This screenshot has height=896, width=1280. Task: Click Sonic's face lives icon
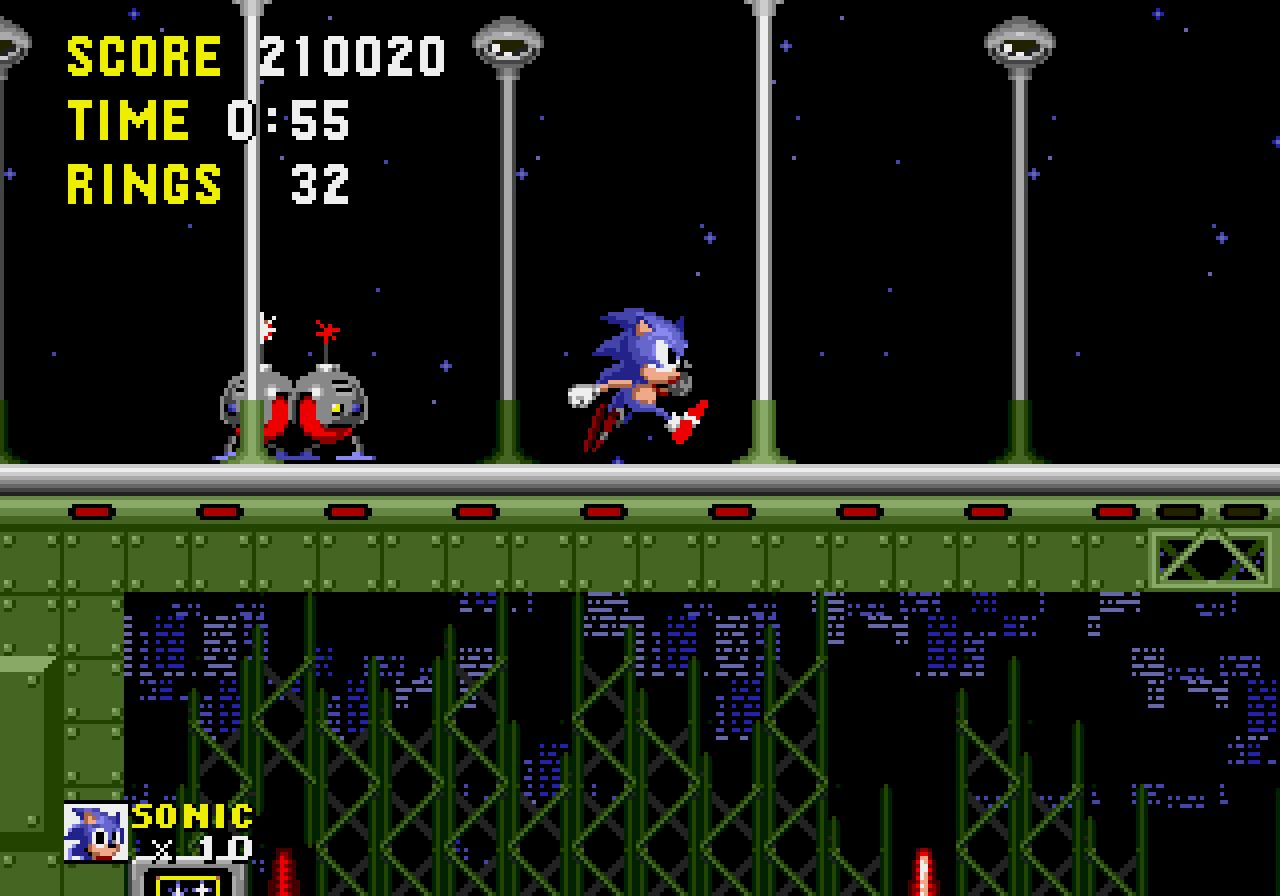tap(96, 832)
